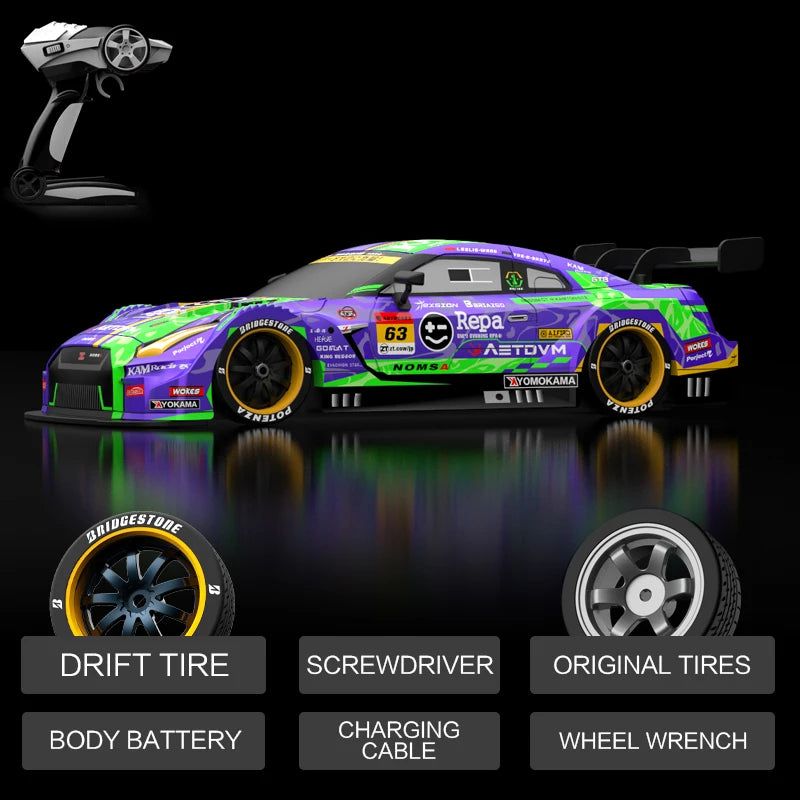This screenshot has height=800, width=800.
Task: Select the BODY BATTERY box
Action: point(144,741)
